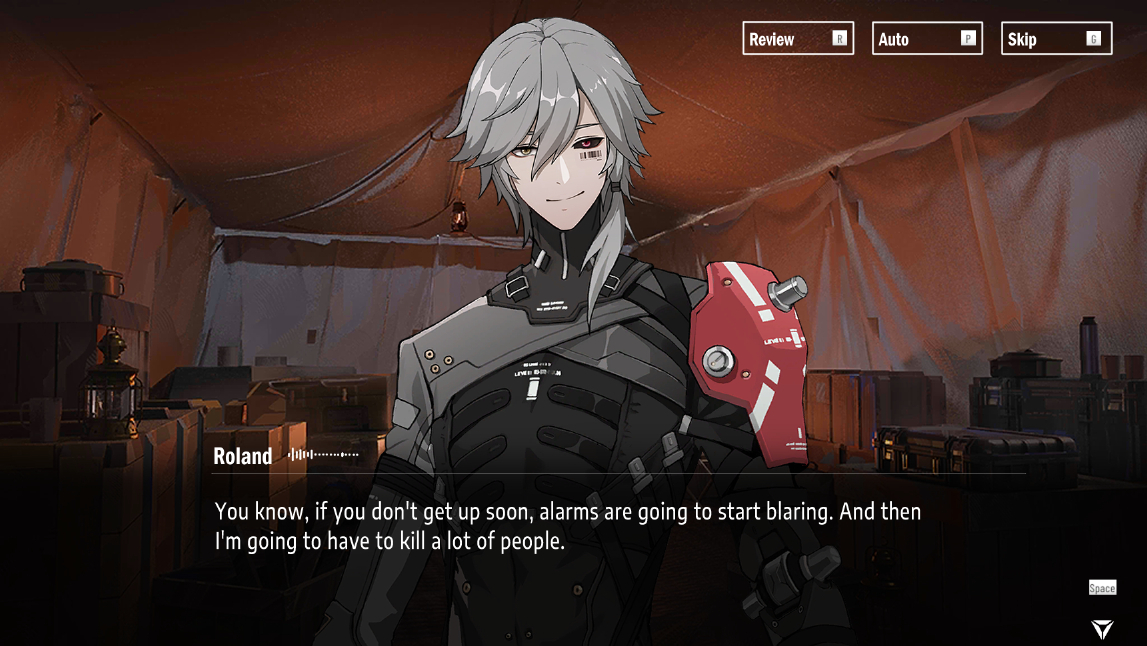The image size is (1147, 646).
Task: Open the Review dialogue log
Action: [798, 39]
